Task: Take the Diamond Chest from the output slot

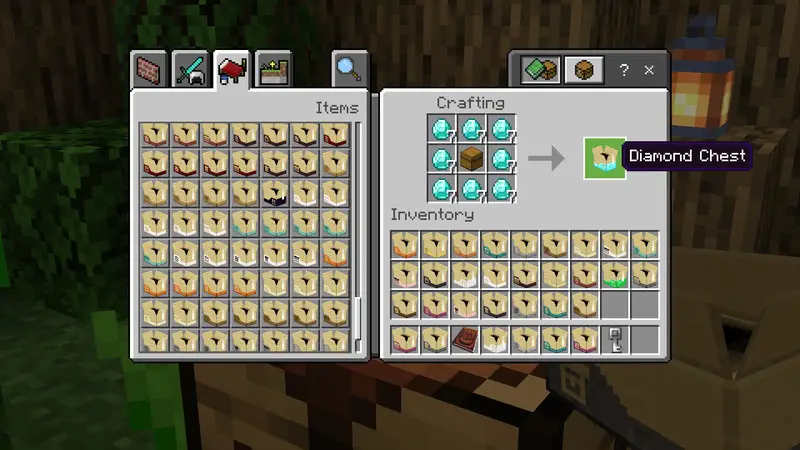Action: click(604, 158)
